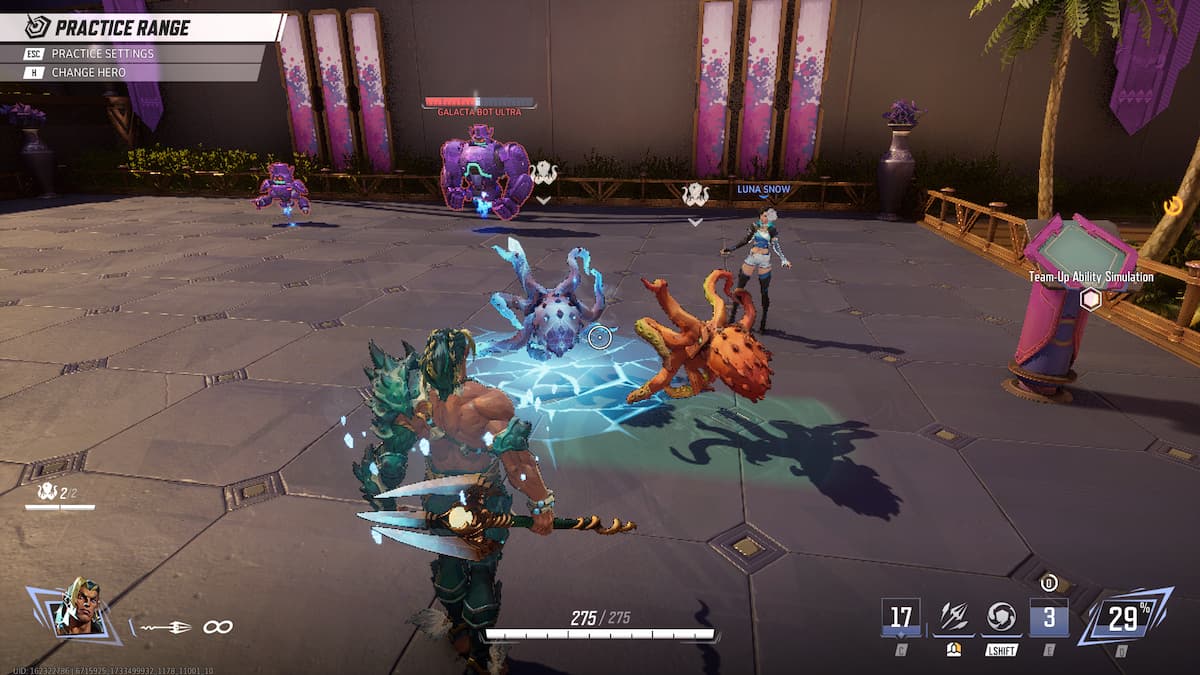The height and width of the screenshot is (675, 1200).
Task: Select the trident weapon icon
Action: pos(166,627)
